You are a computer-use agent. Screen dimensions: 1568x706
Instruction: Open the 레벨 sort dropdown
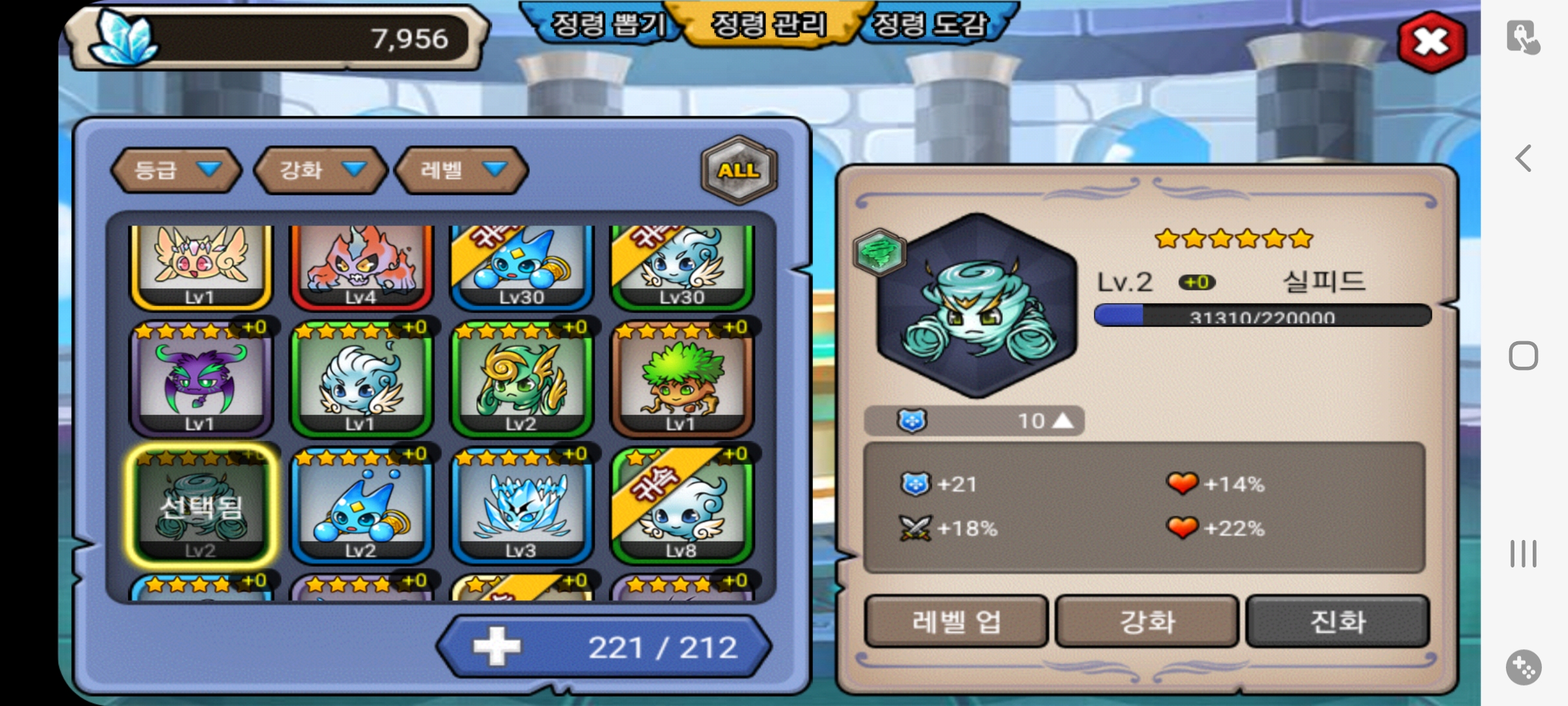[462, 171]
